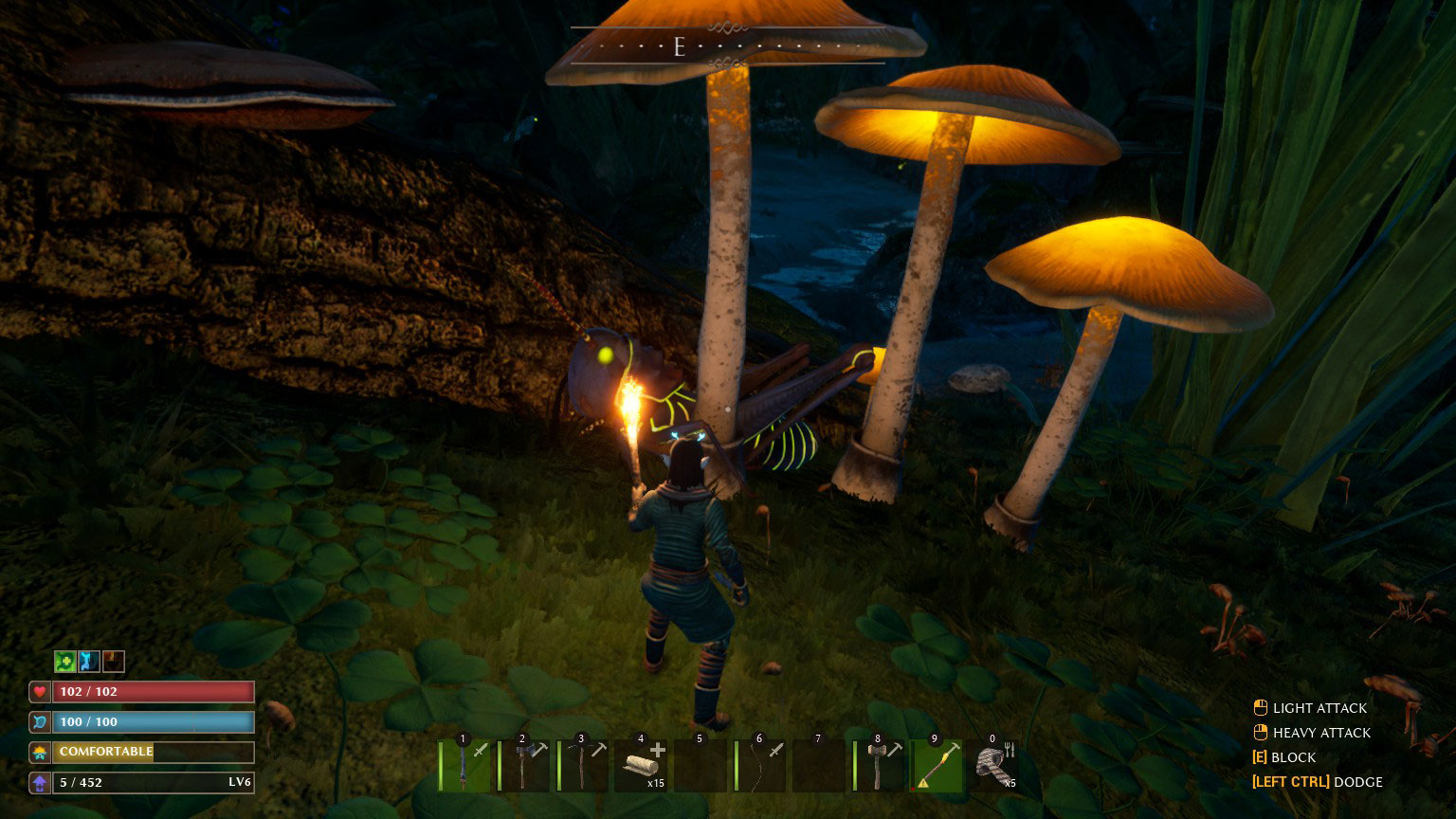1456x819 pixels.
Task: Click the COMFORTABLE comfort progress bar
Action: pos(152,752)
